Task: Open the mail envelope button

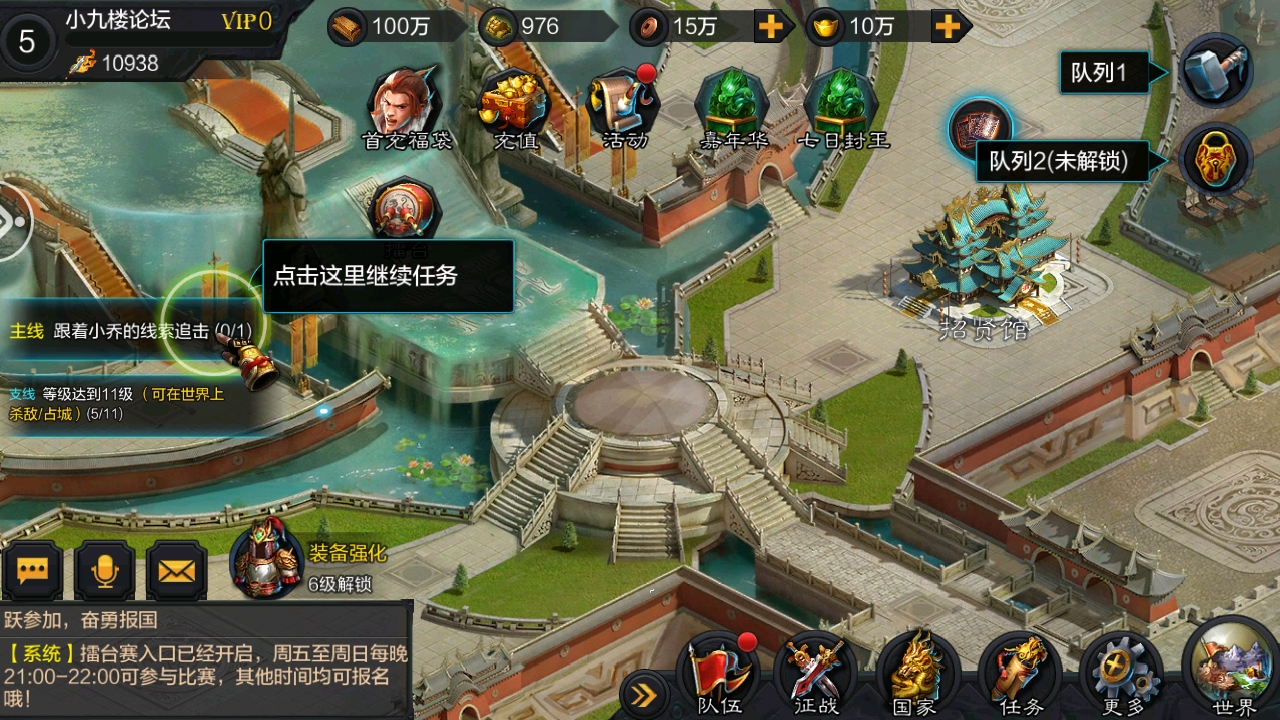Action: tap(177, 570)
